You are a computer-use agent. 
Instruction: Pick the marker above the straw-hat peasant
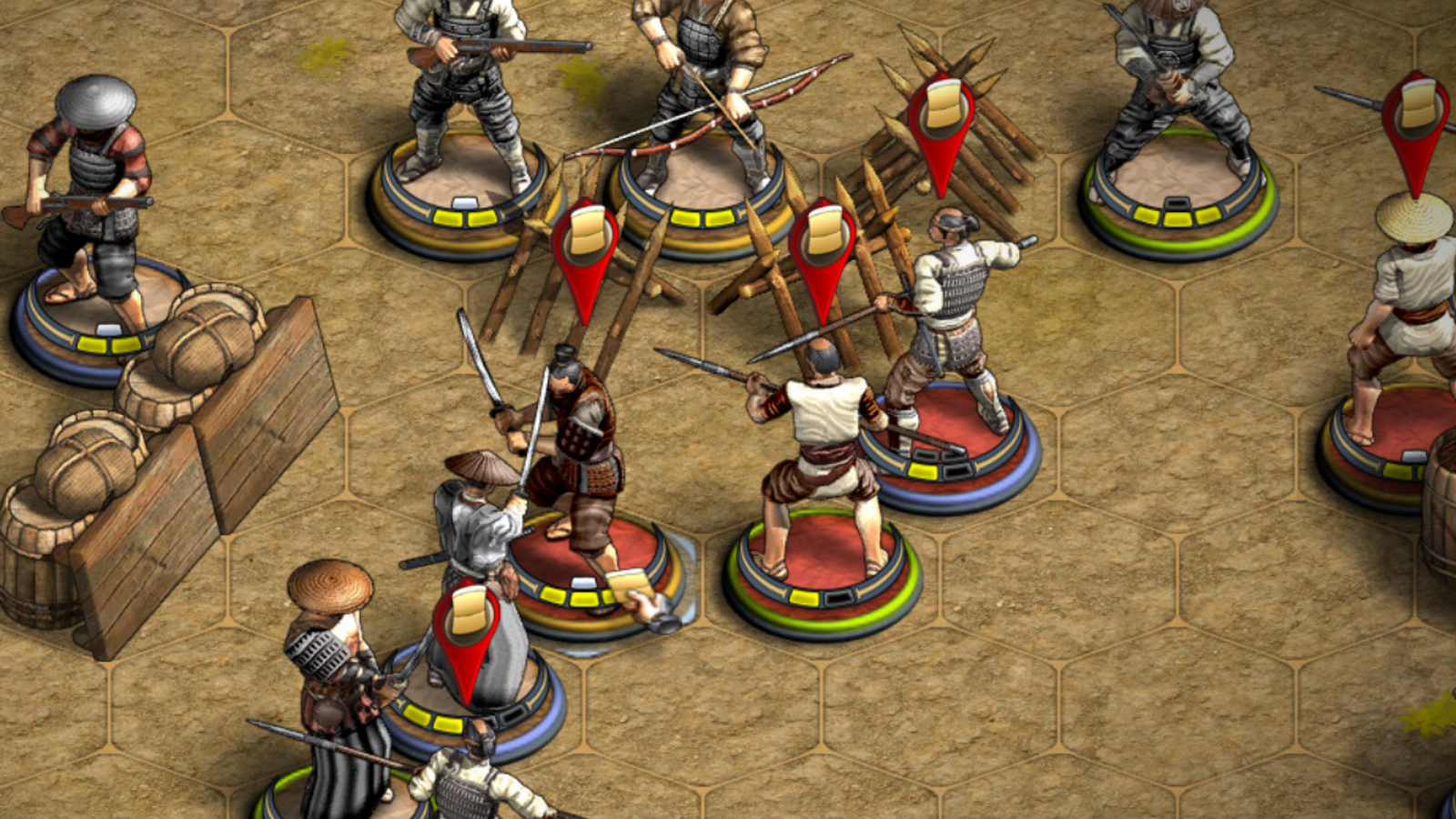click(x=1416, y=118)
